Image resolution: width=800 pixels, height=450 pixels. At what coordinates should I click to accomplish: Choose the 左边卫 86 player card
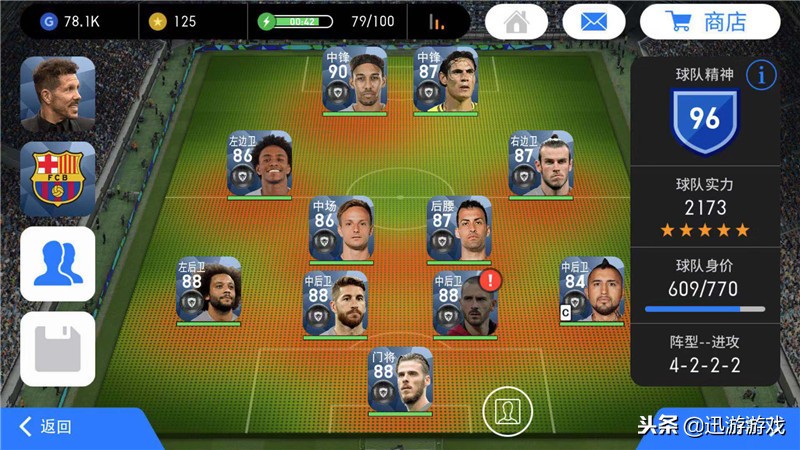(x=259, y=164)
